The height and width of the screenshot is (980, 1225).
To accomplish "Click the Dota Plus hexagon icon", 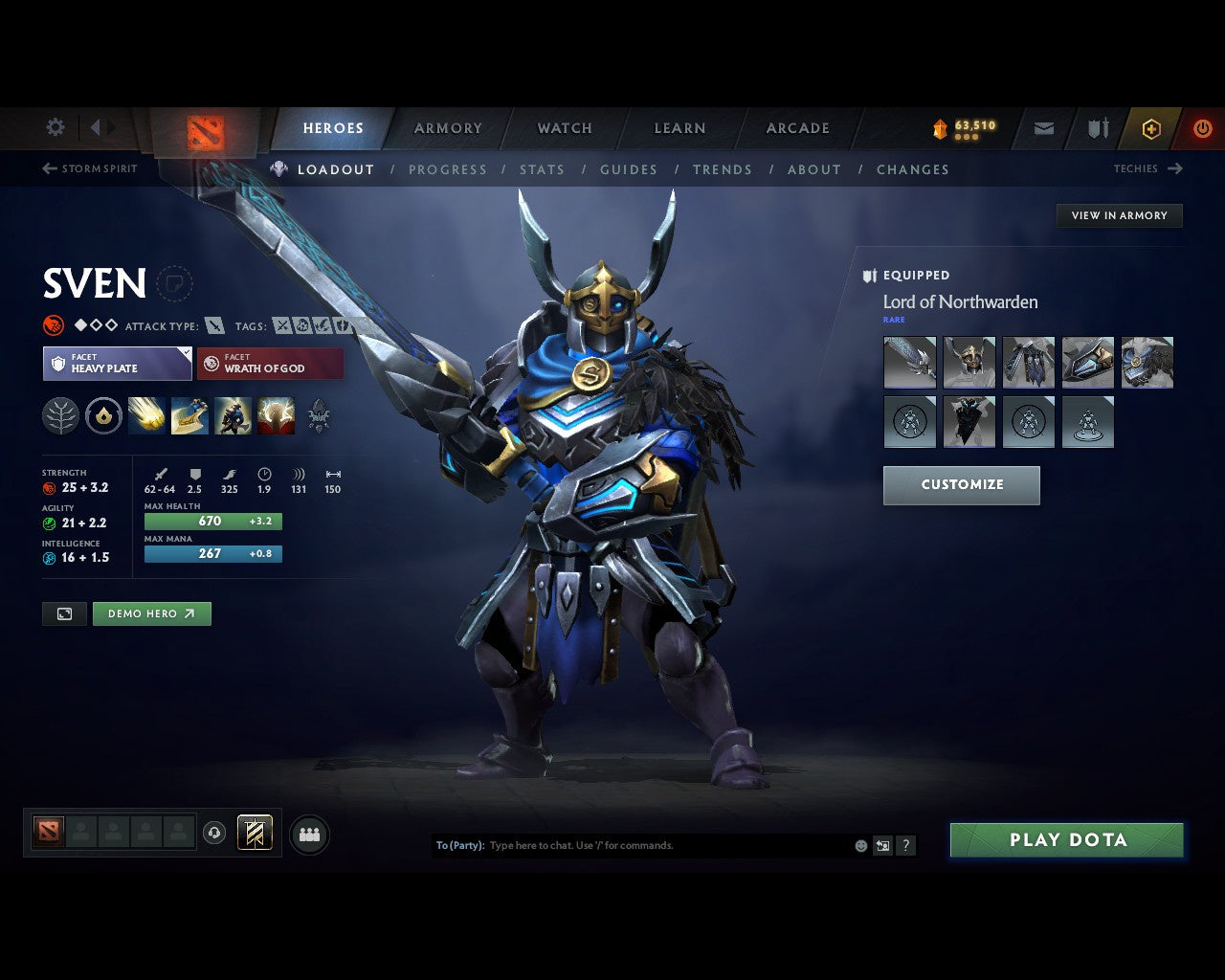I will click(x=1151, y=128).
